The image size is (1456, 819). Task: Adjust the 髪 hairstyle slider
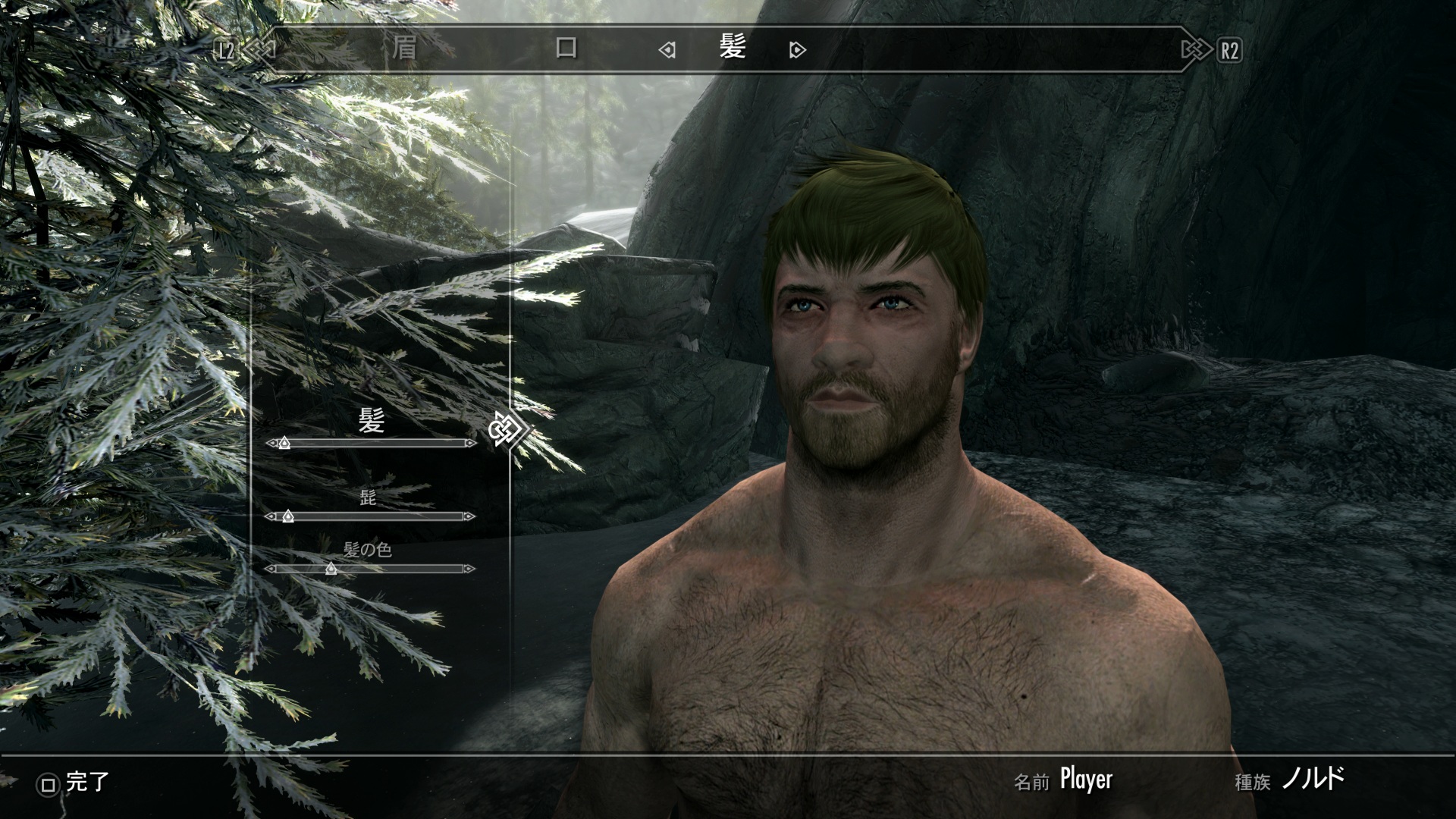[284, 443]
